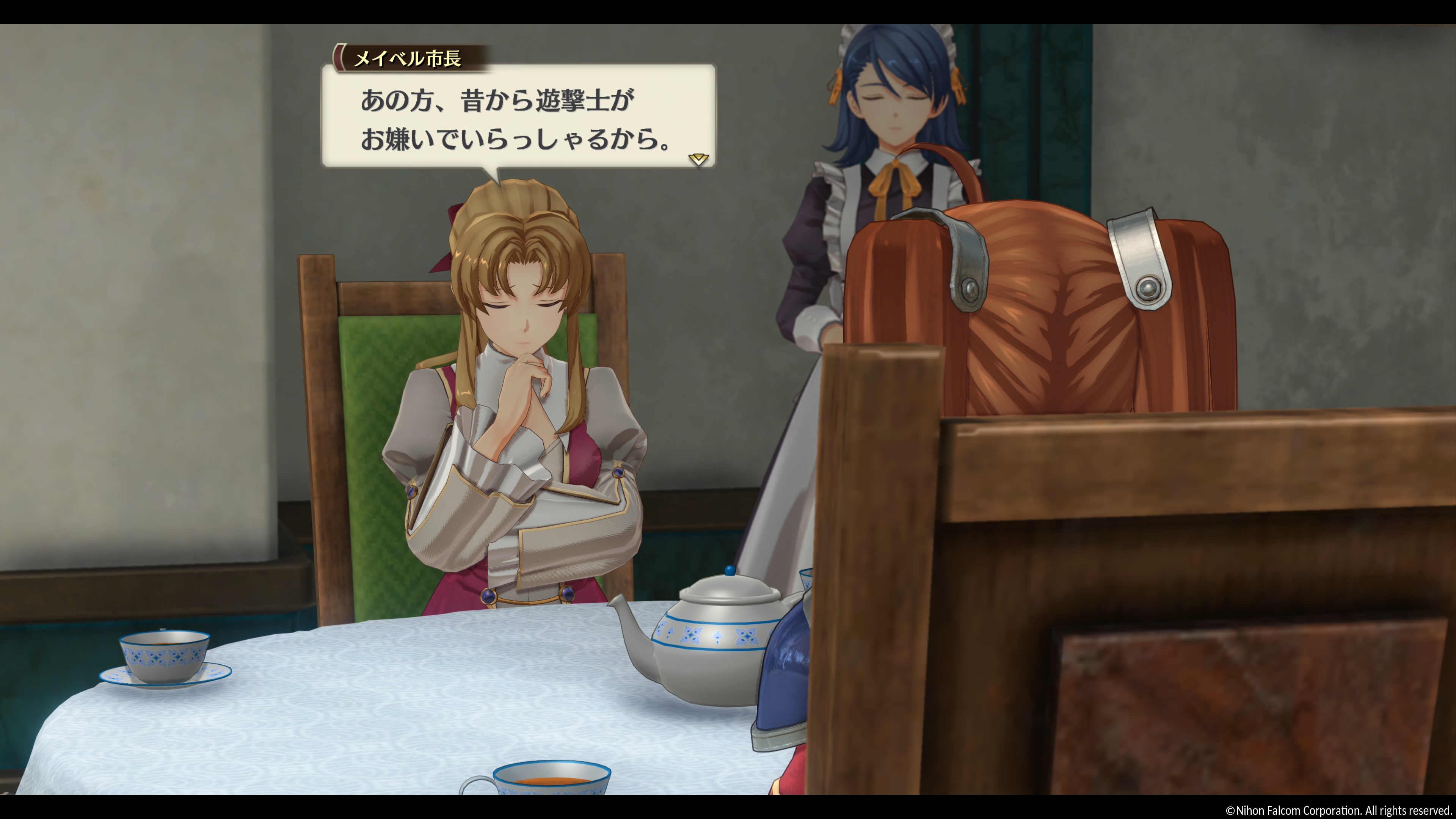Advance dialogue with the yellow arrow indicator
The image size is (1456, 819).
[698, 159]
